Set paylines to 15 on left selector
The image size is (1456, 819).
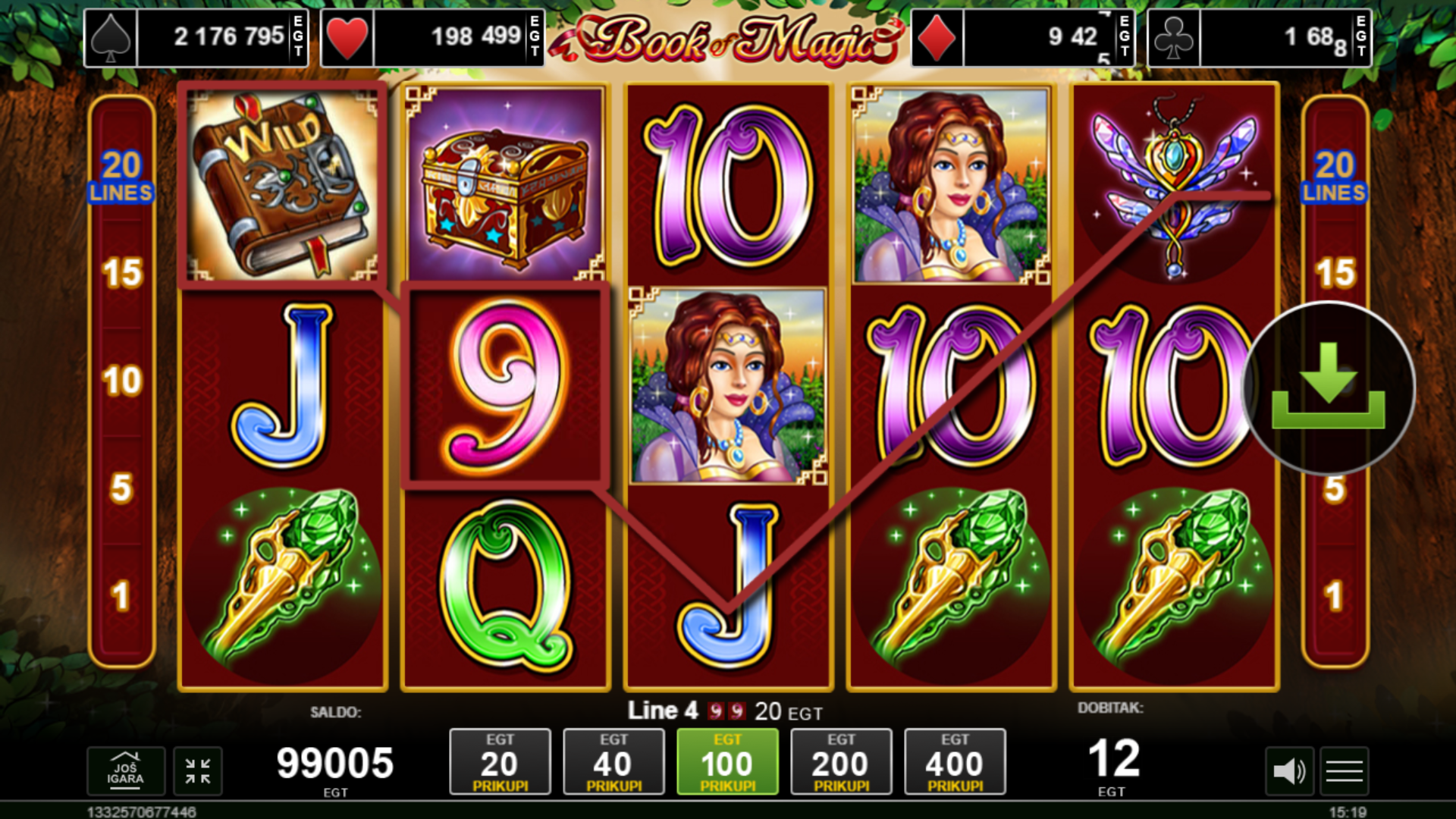pyautogui.click(x=122, y=273)
